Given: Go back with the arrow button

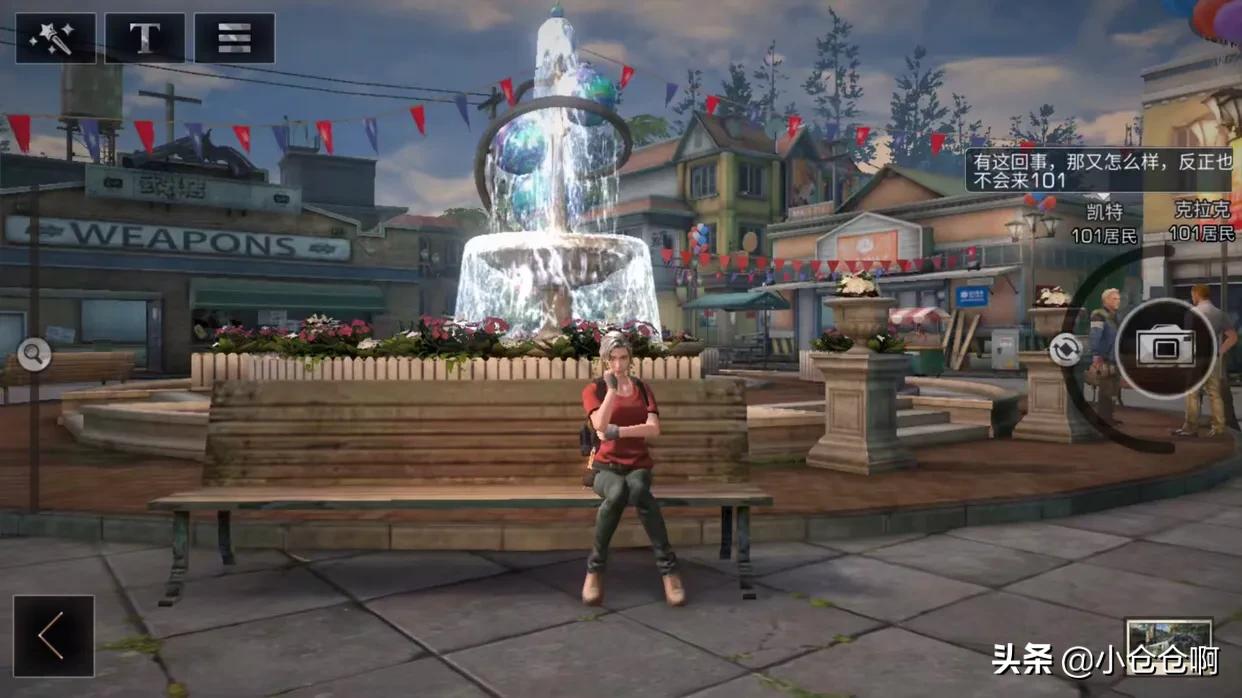Looking at the screenshot, I should tap(53, 636).
